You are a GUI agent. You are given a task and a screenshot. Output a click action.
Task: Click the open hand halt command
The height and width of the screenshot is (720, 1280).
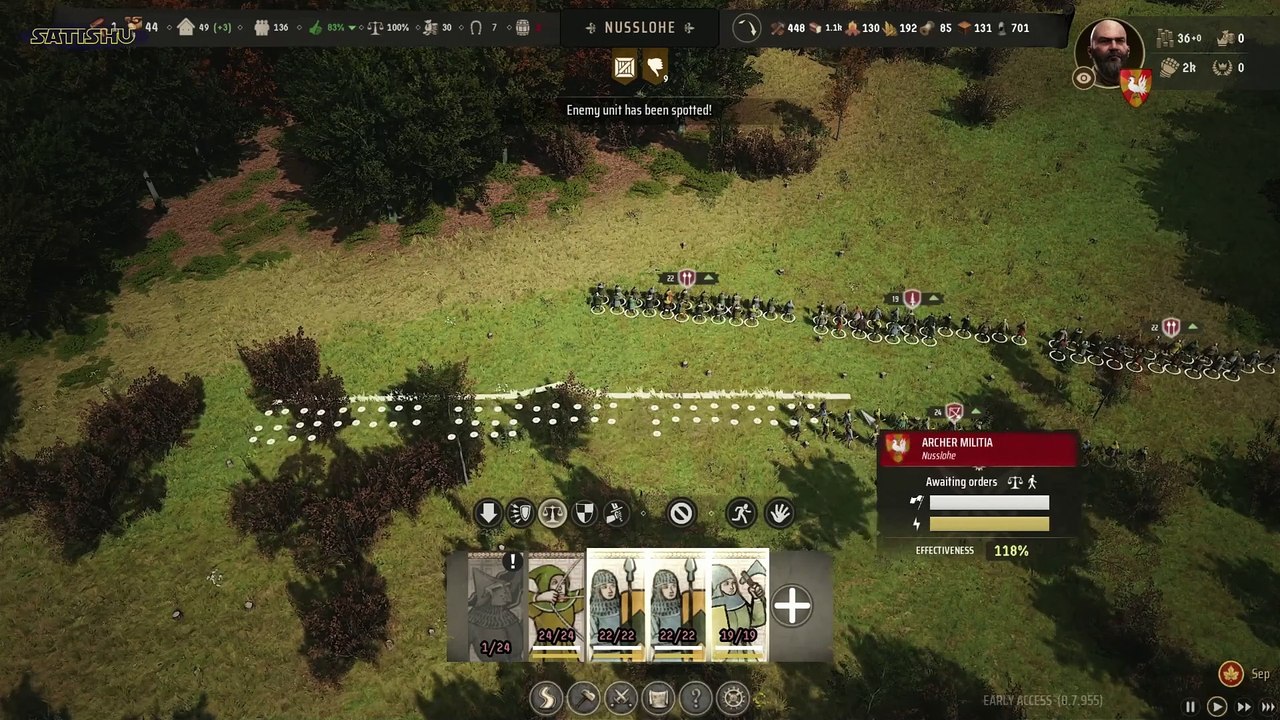pos(779,514)
